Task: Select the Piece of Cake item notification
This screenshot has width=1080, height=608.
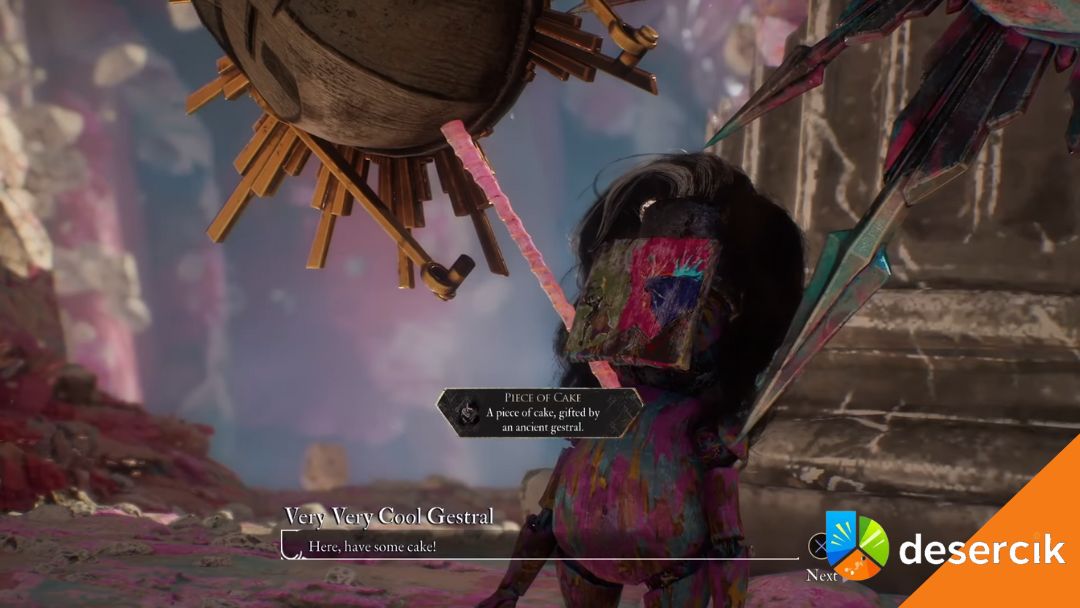Action: point(540,412)
